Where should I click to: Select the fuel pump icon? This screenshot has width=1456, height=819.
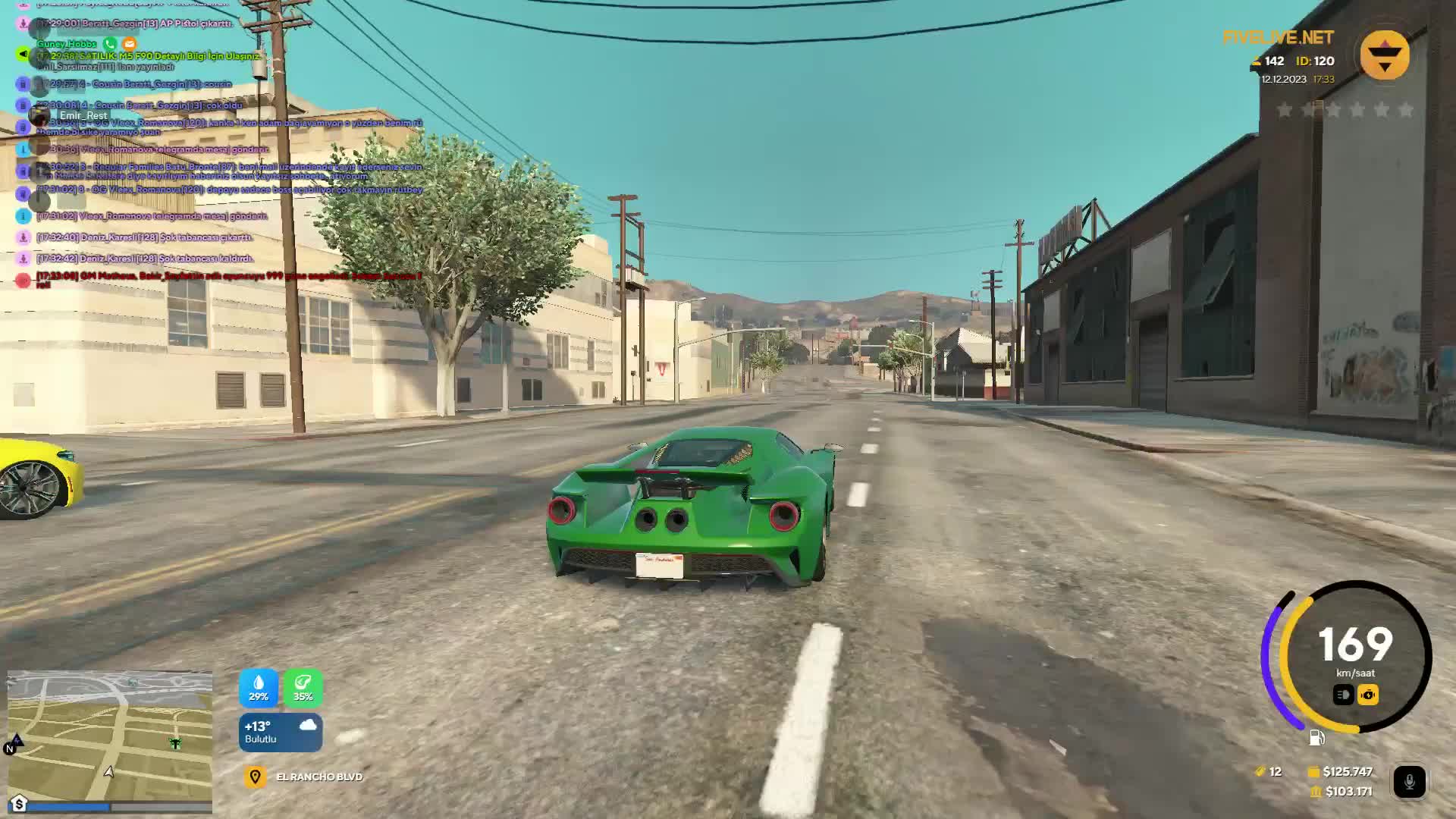point(1317,738)
